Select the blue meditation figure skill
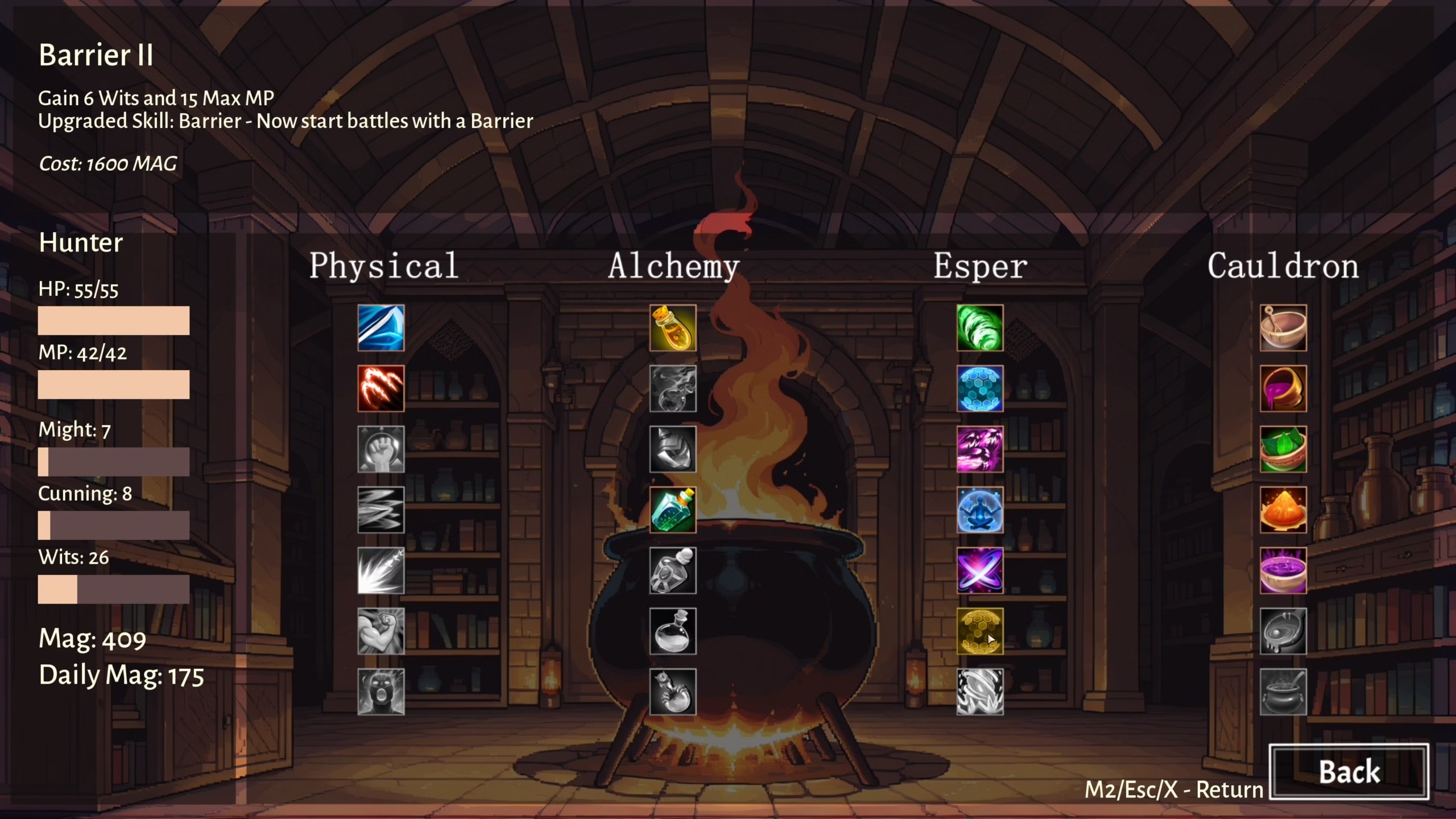 click(x=980, y=510)
